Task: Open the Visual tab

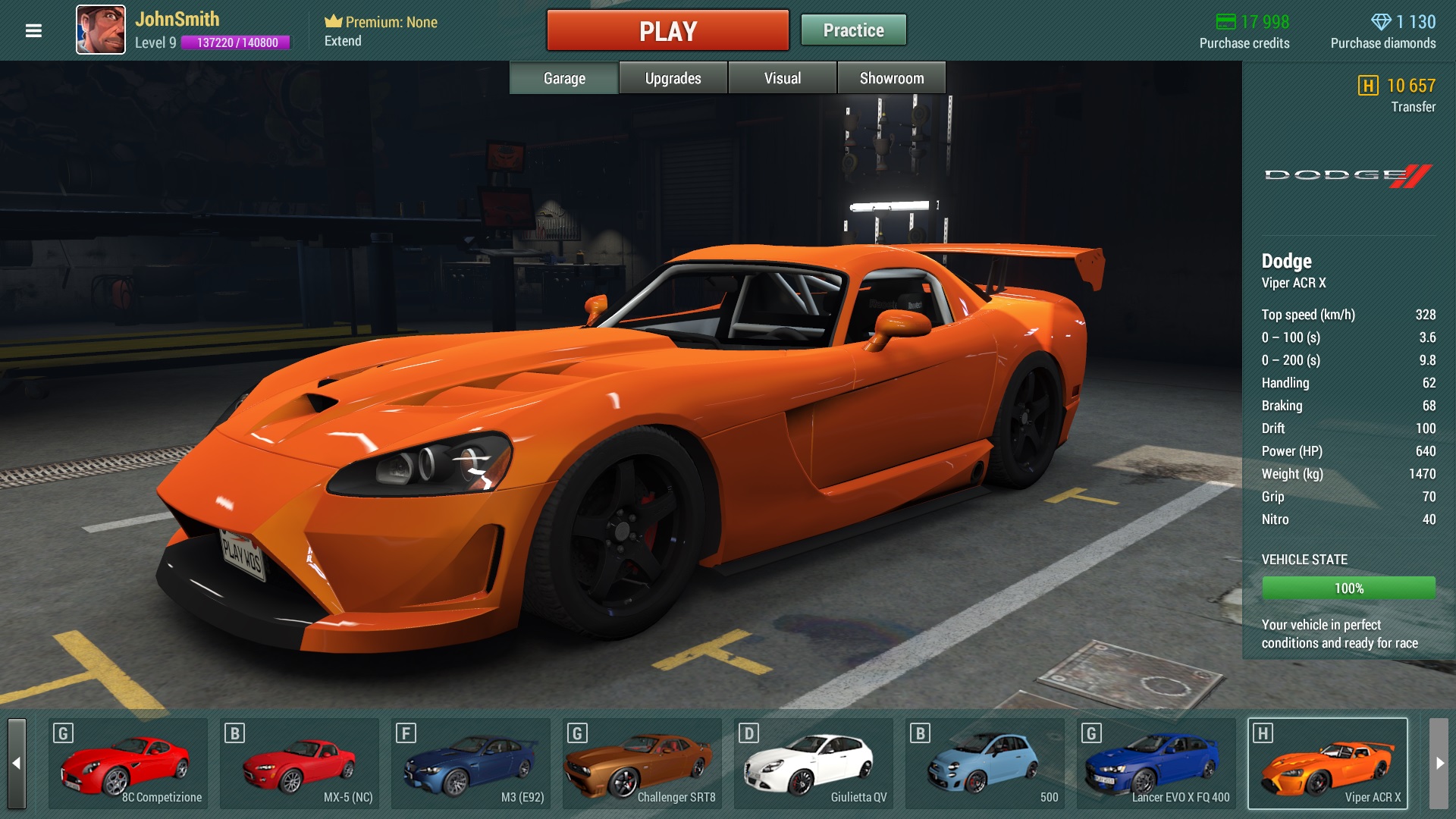Action: pos(782,77)
